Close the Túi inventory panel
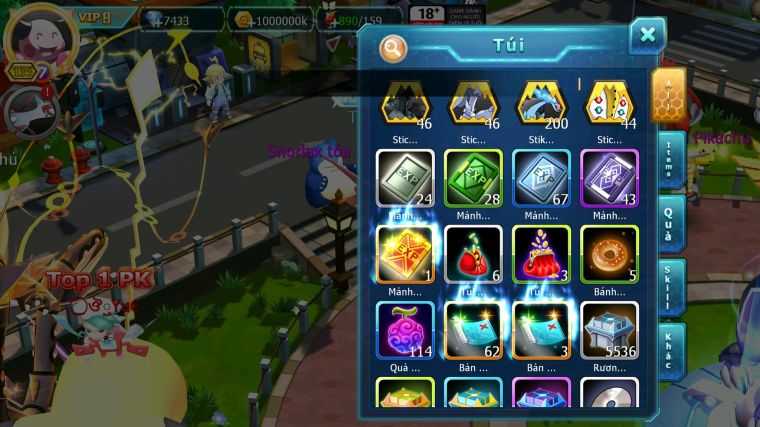This screenshot has height=427, width=760. 647,35
